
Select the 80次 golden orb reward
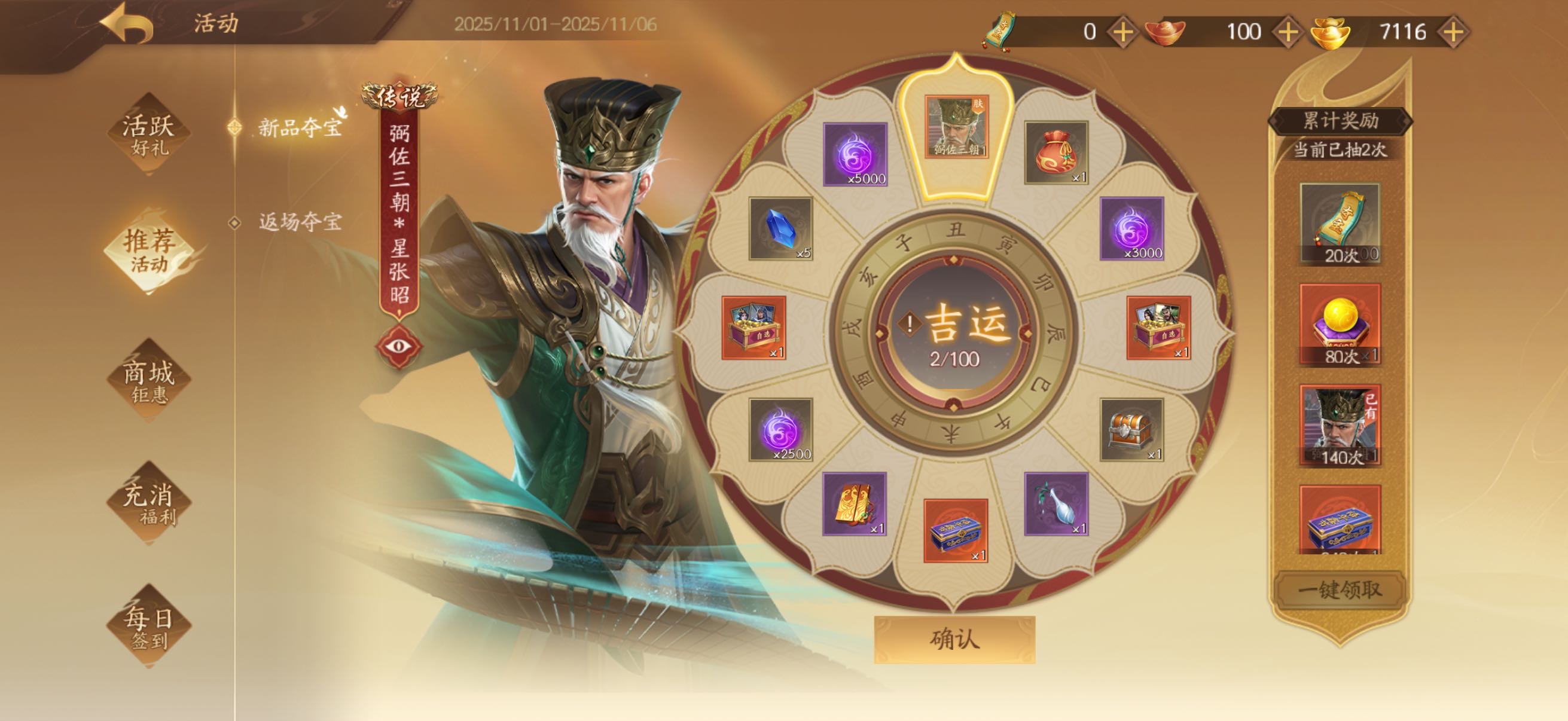tap(1340, 324)
